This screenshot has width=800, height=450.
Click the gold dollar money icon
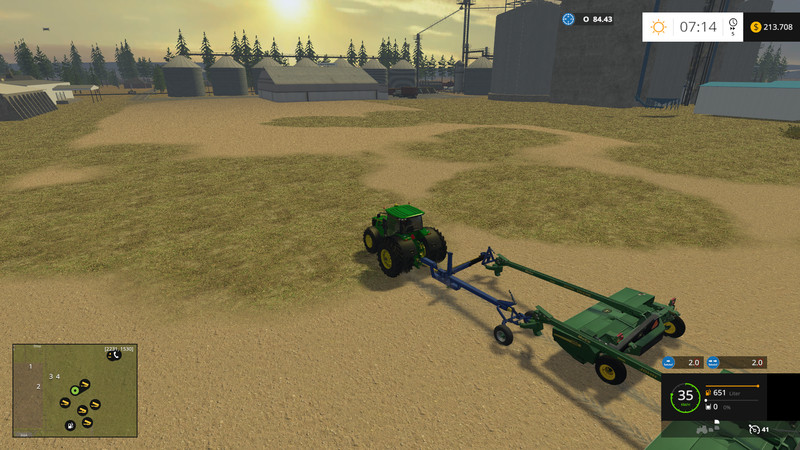[755, 27]
